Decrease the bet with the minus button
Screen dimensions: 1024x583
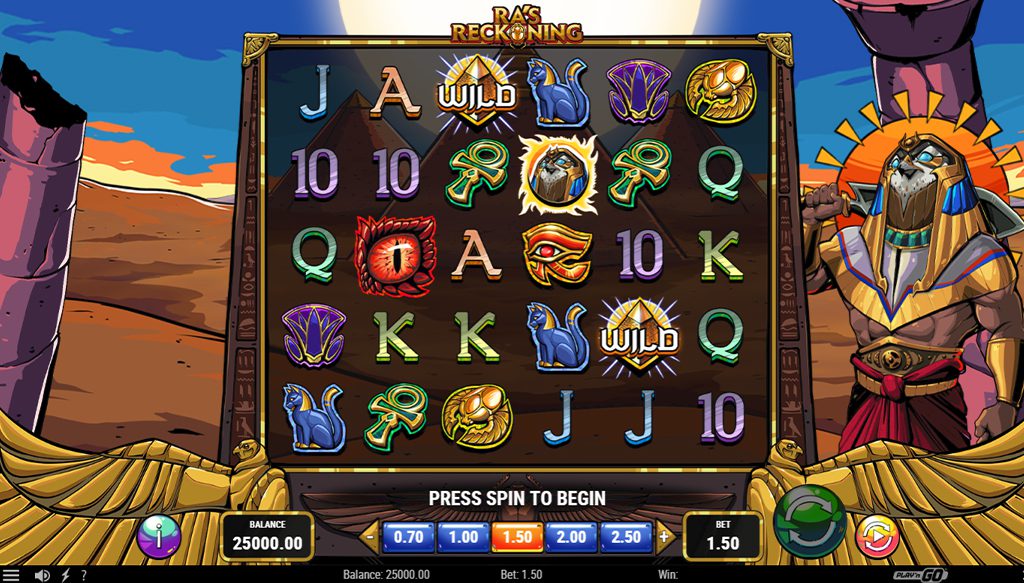click(x=370, y=537)
